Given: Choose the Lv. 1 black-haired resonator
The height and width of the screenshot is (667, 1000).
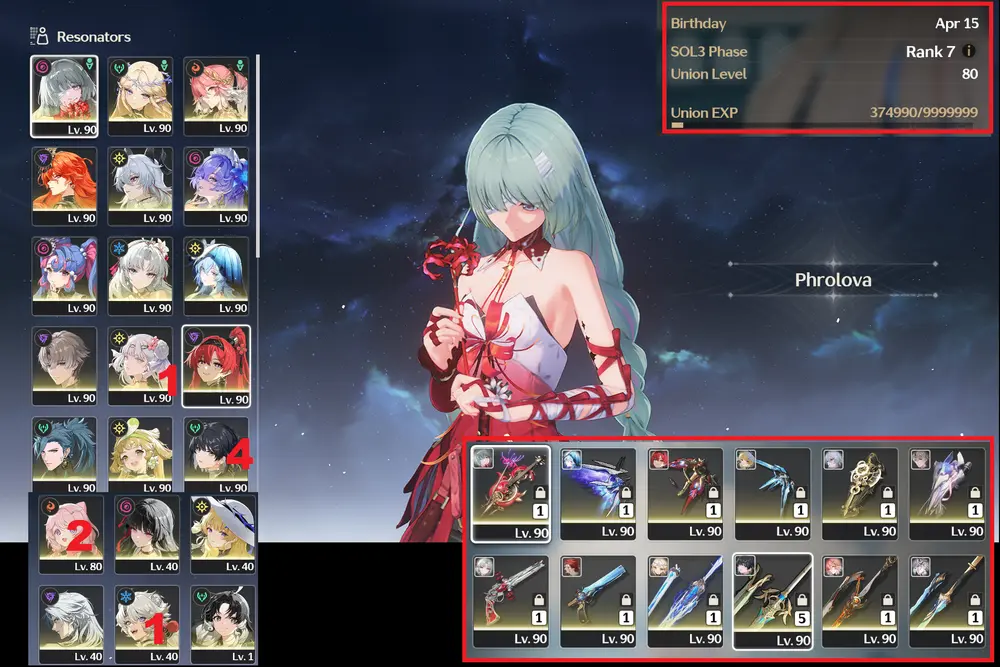Looking at the screenshot, I should 223,622.
